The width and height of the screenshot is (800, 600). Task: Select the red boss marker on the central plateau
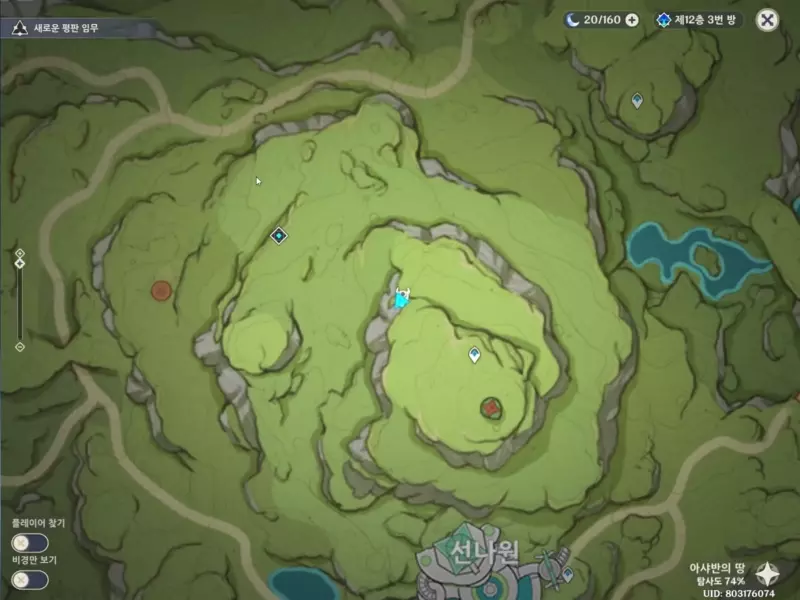tap(491, 407)
